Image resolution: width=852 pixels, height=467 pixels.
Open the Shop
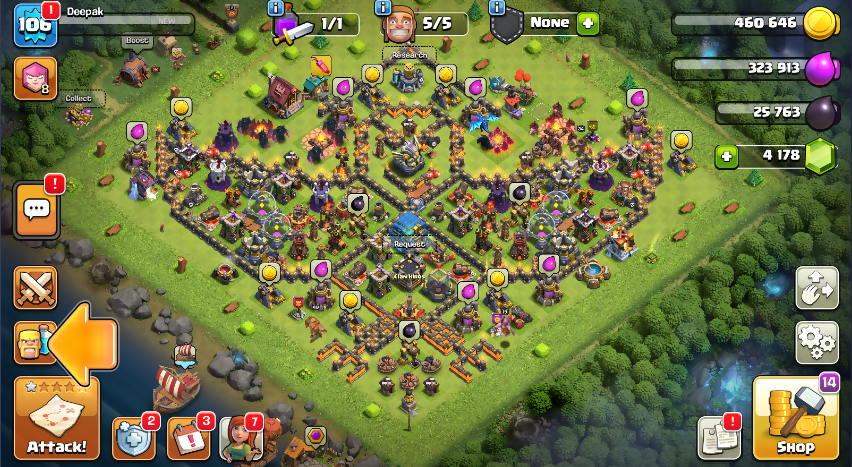794,420
